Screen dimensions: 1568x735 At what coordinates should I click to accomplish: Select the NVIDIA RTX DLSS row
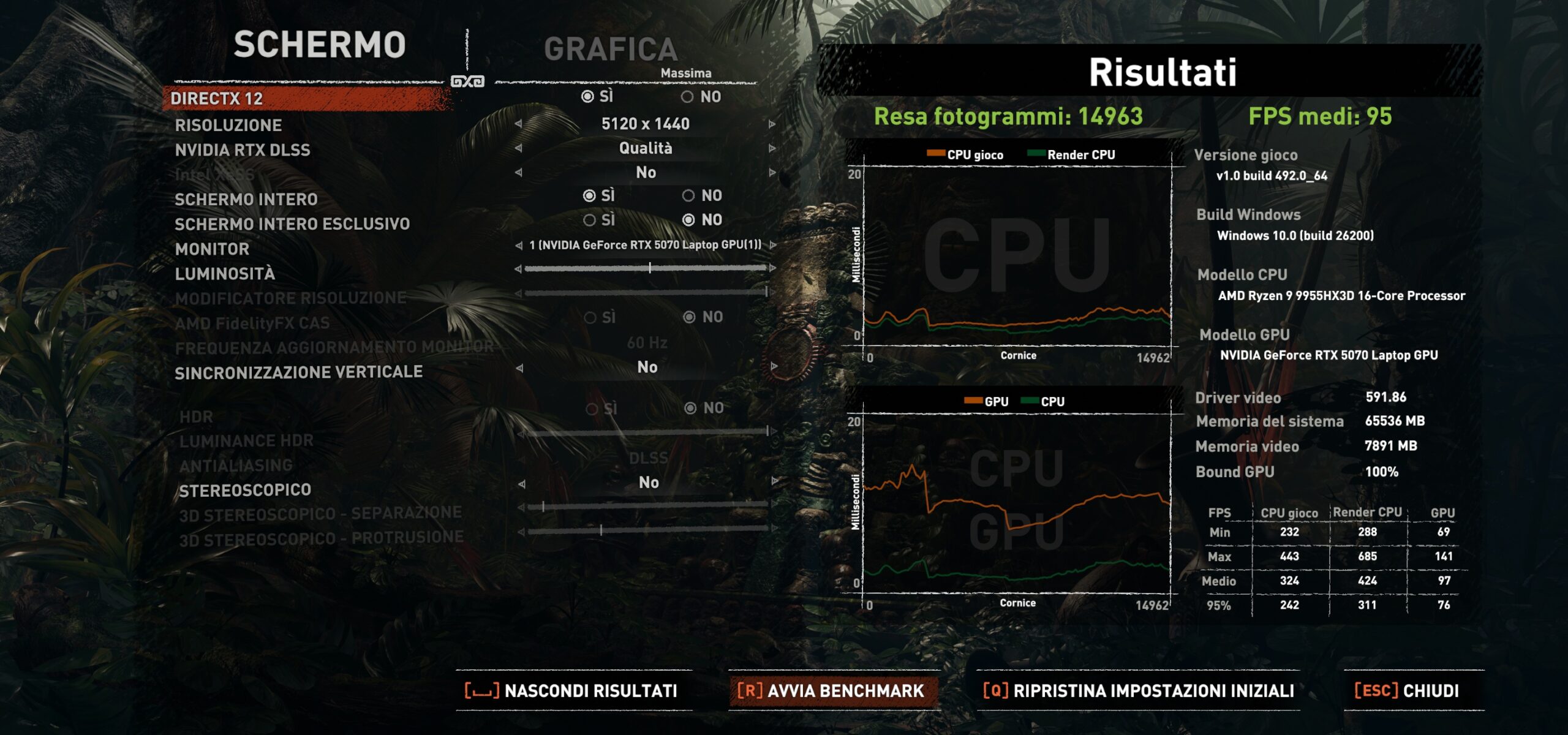(x=243, y=150)
